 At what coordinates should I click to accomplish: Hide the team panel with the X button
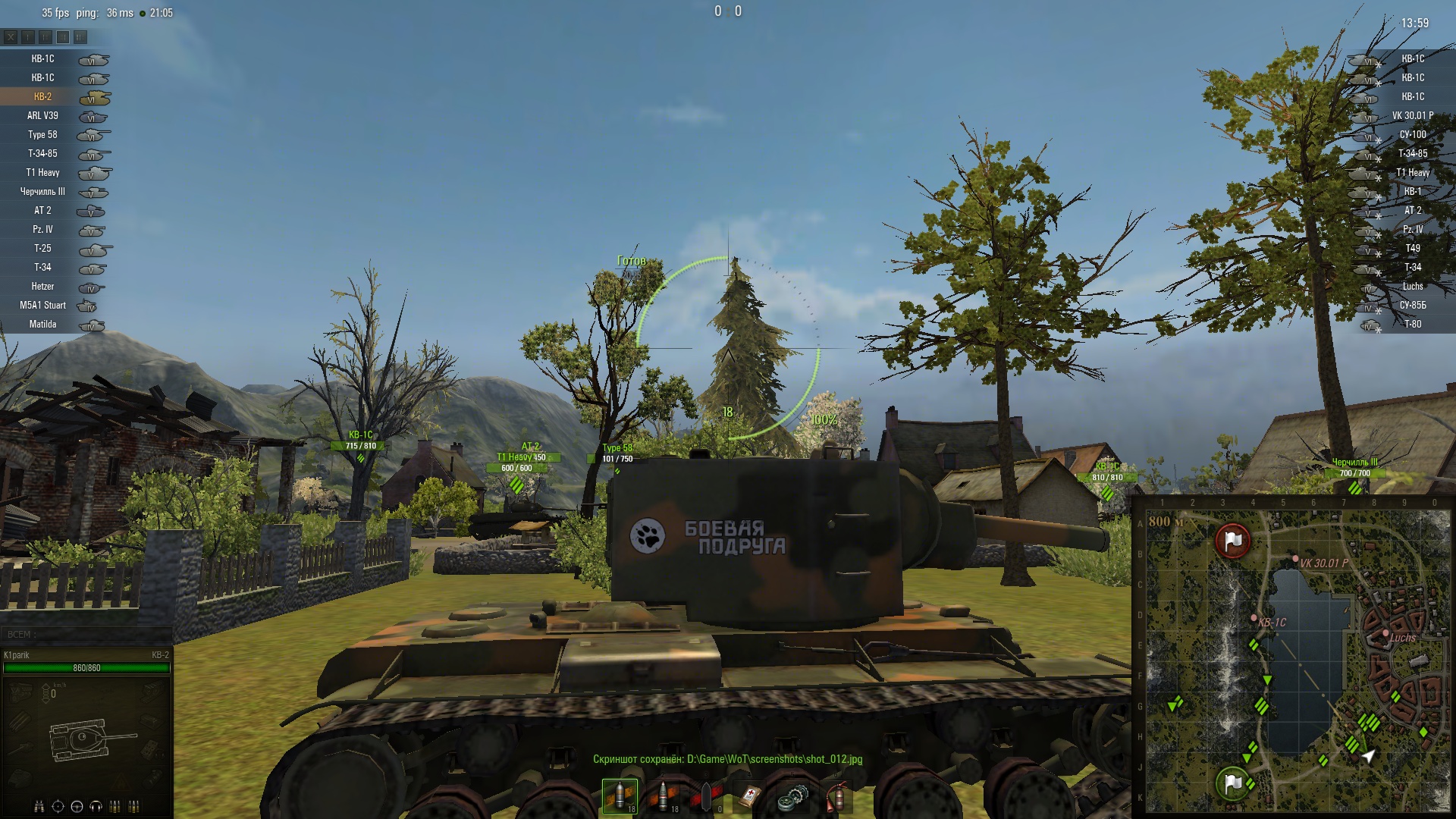[x=11, y=36]
